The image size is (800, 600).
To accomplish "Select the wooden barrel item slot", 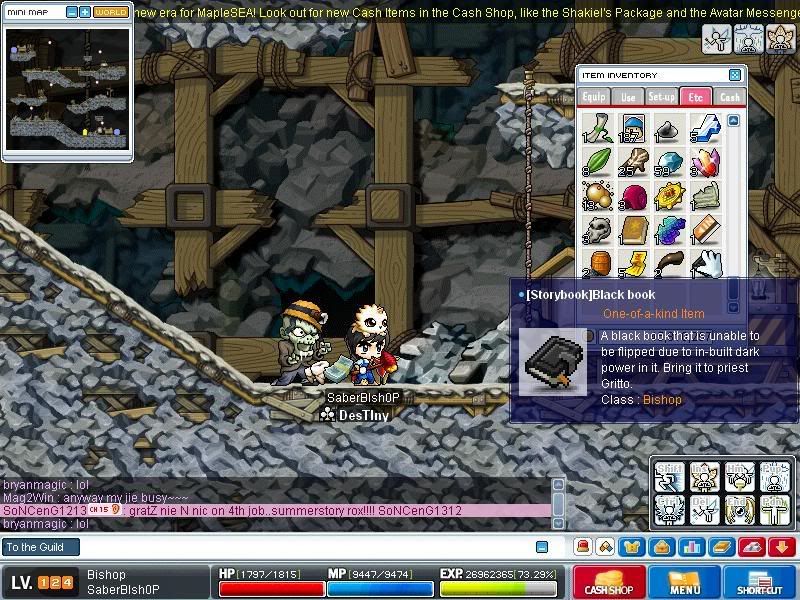I will point(598,263).
